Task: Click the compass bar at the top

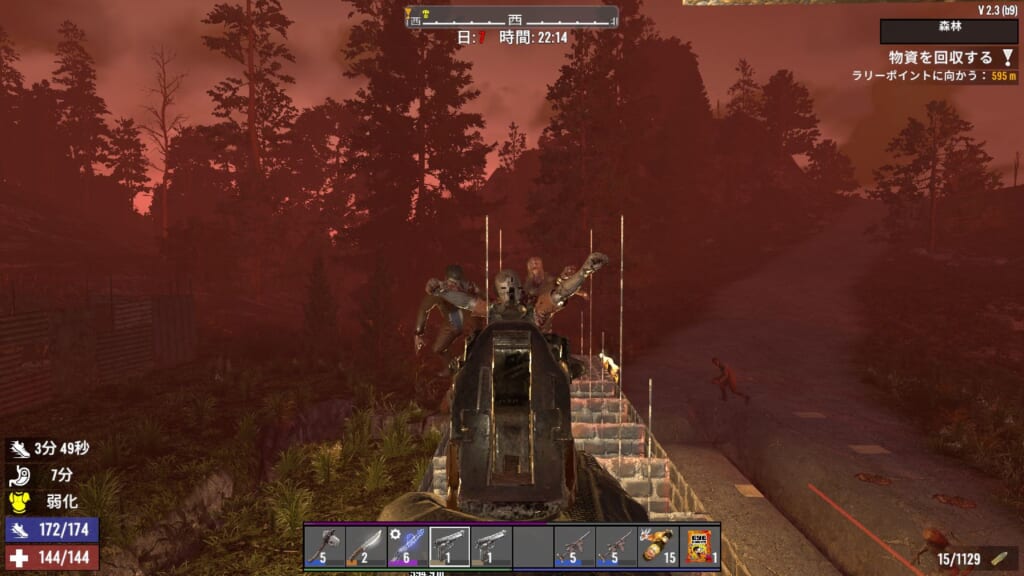Action: 511,18
